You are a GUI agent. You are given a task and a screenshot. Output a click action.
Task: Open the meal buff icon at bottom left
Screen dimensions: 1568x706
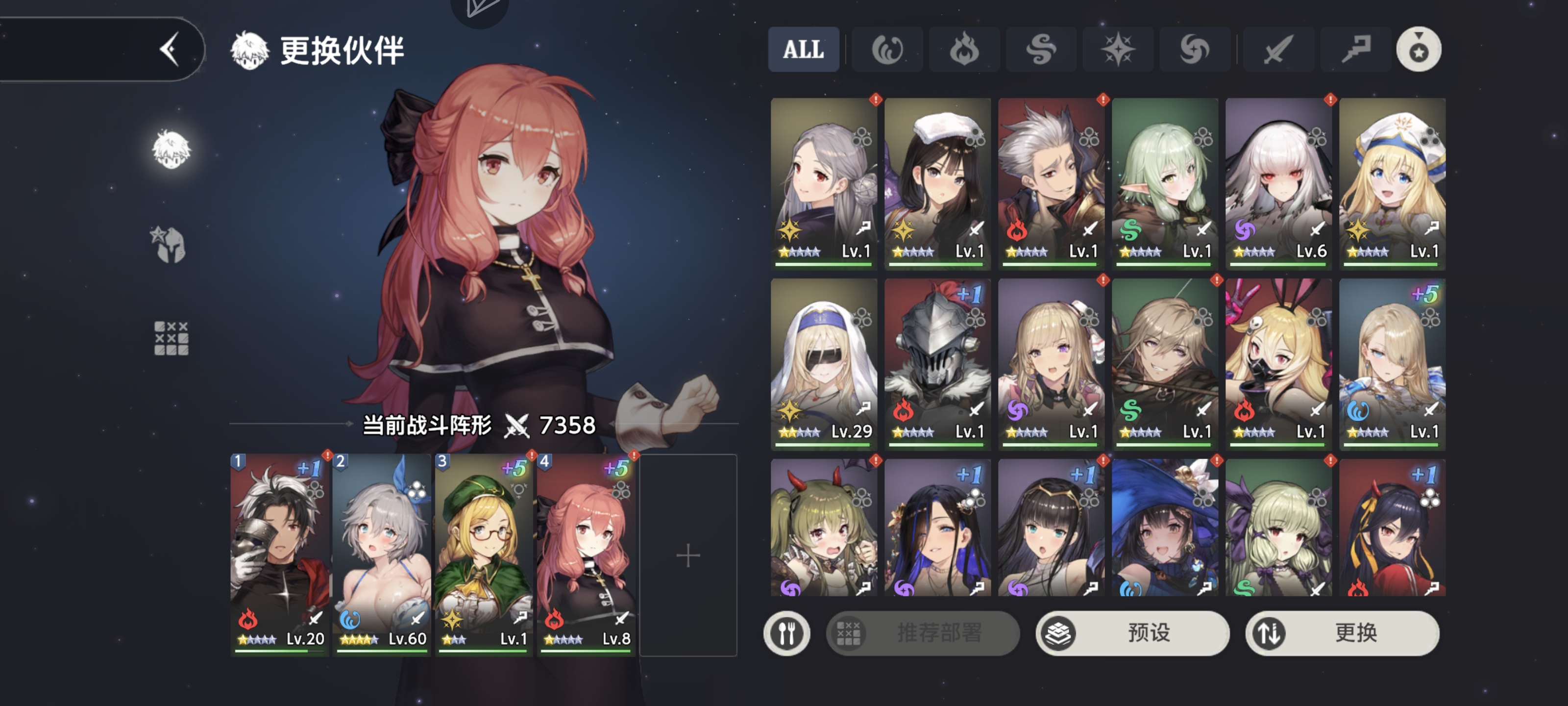tap(787, 633)
